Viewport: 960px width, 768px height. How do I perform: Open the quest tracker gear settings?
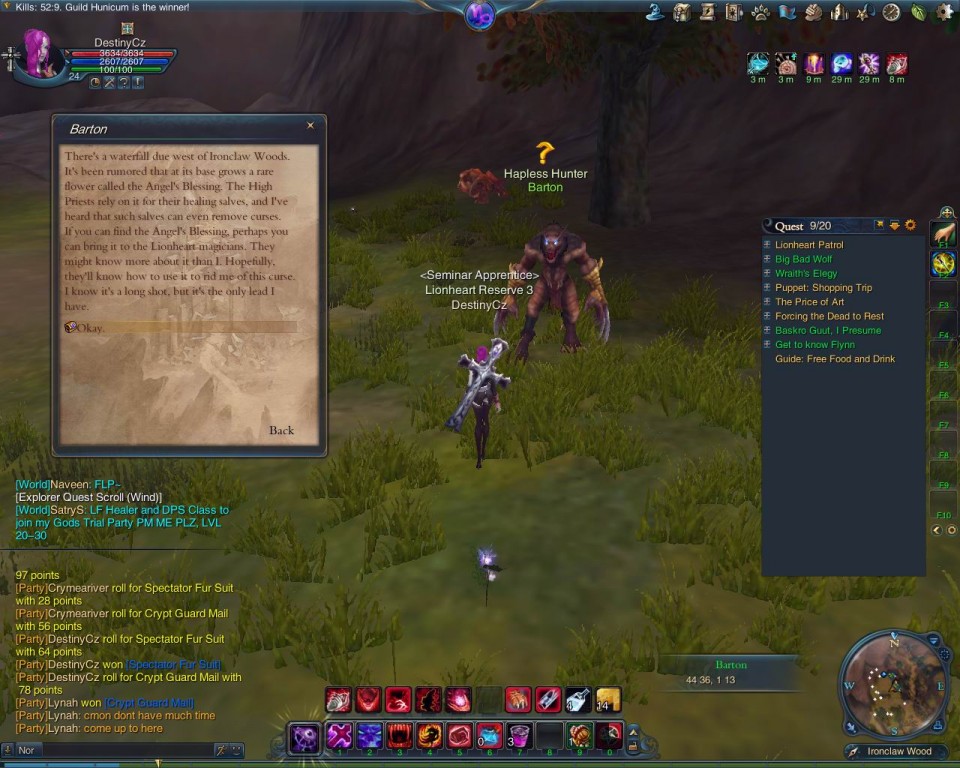pyautogui.click(x=910, y=225)
